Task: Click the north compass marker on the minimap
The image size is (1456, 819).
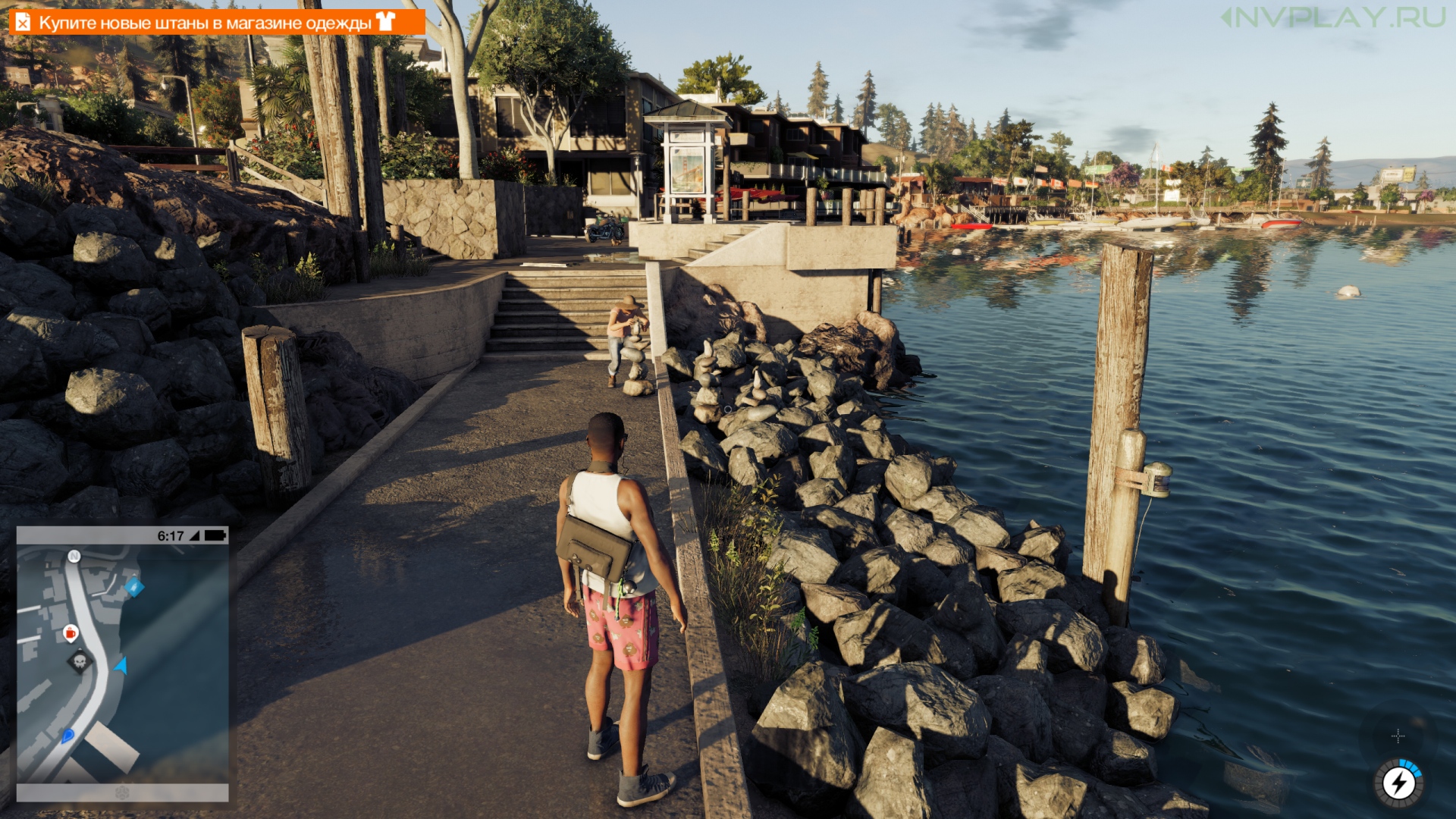Action: coord(74,556)
